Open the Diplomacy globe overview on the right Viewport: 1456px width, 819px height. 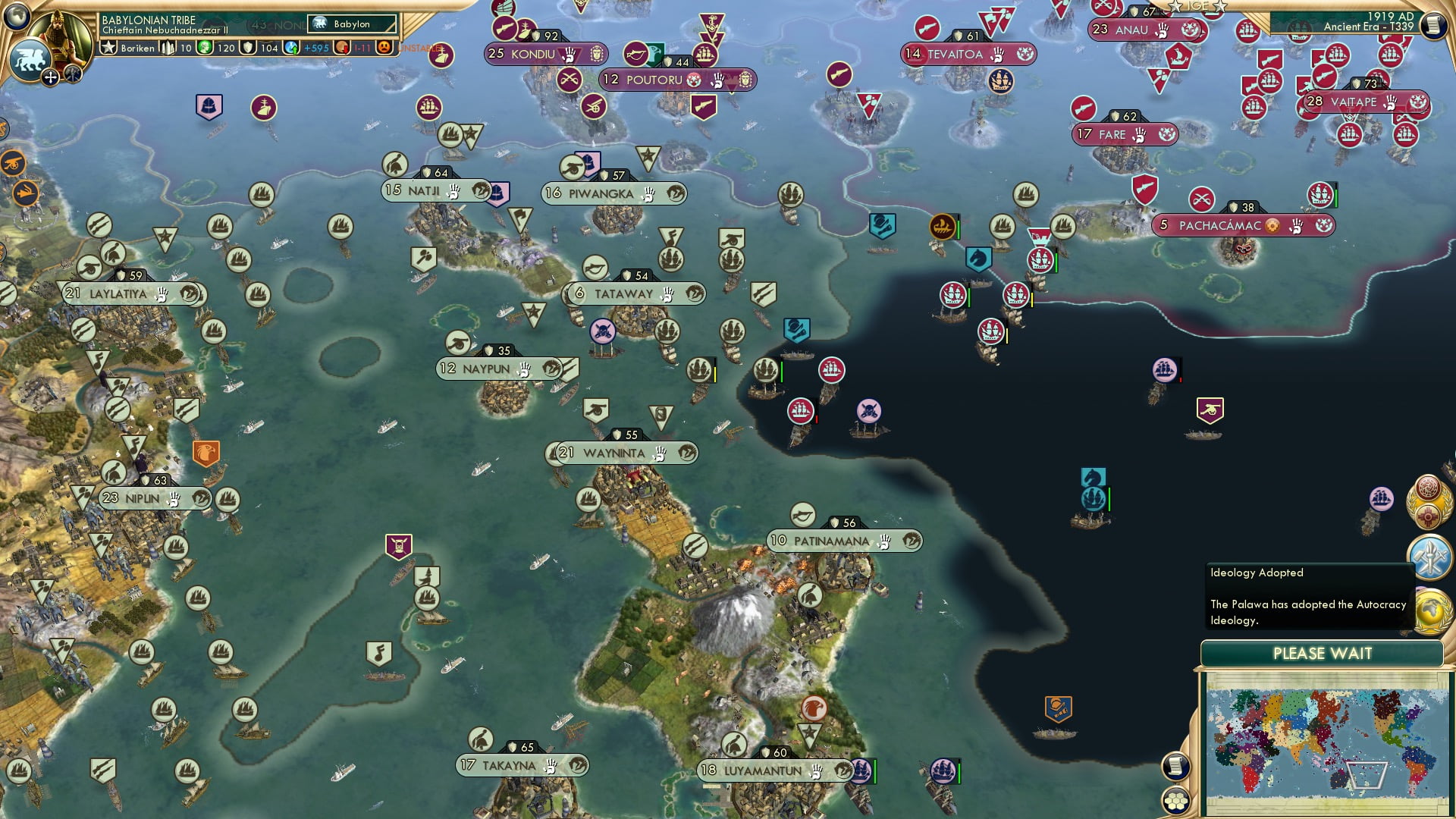(x=1430, y=611)
